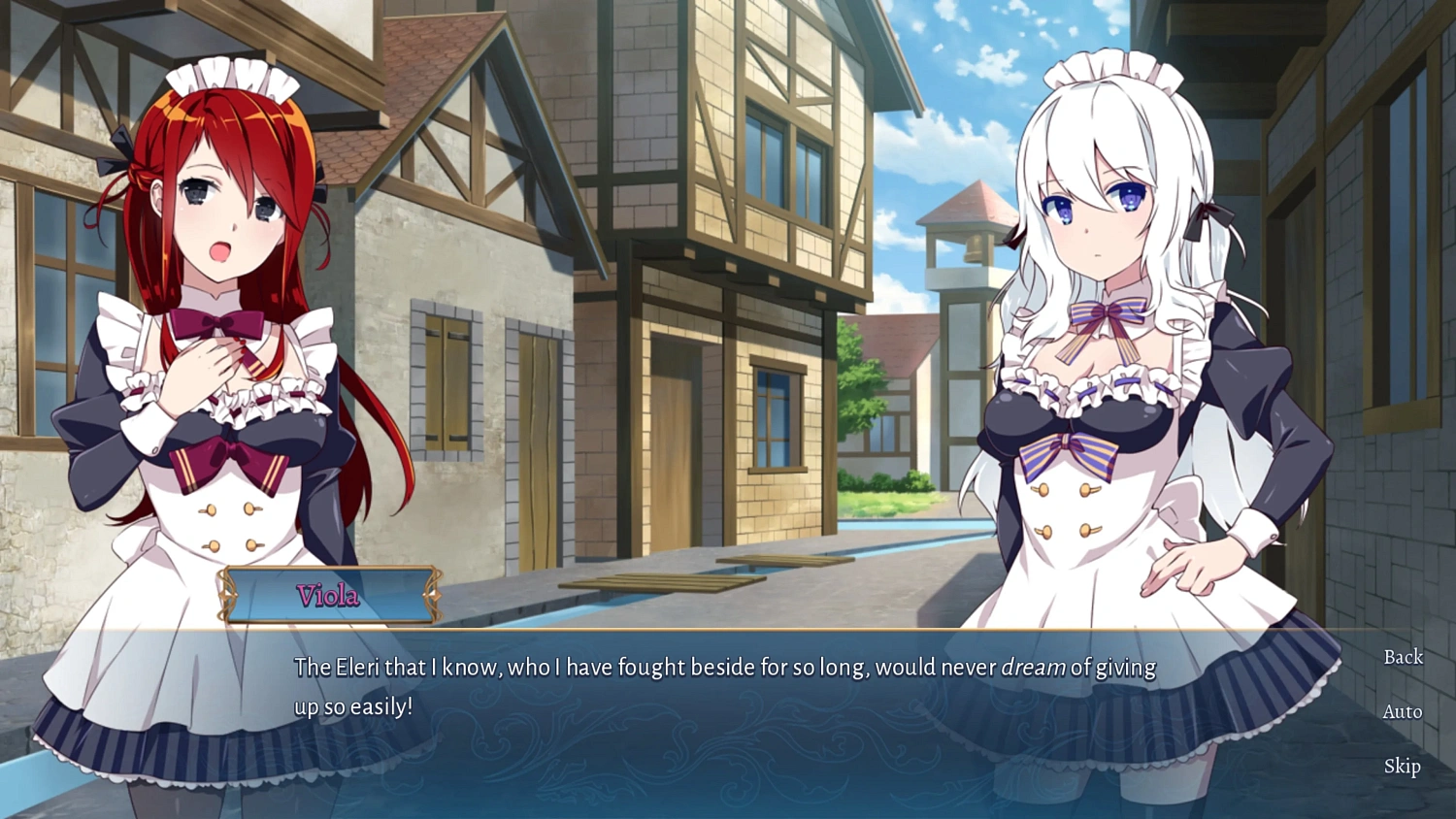Image resolution: width=1456 pixels, height=819 pixels.
Task: Click the right-side control panel area
Action: [x=1401, y=711]
